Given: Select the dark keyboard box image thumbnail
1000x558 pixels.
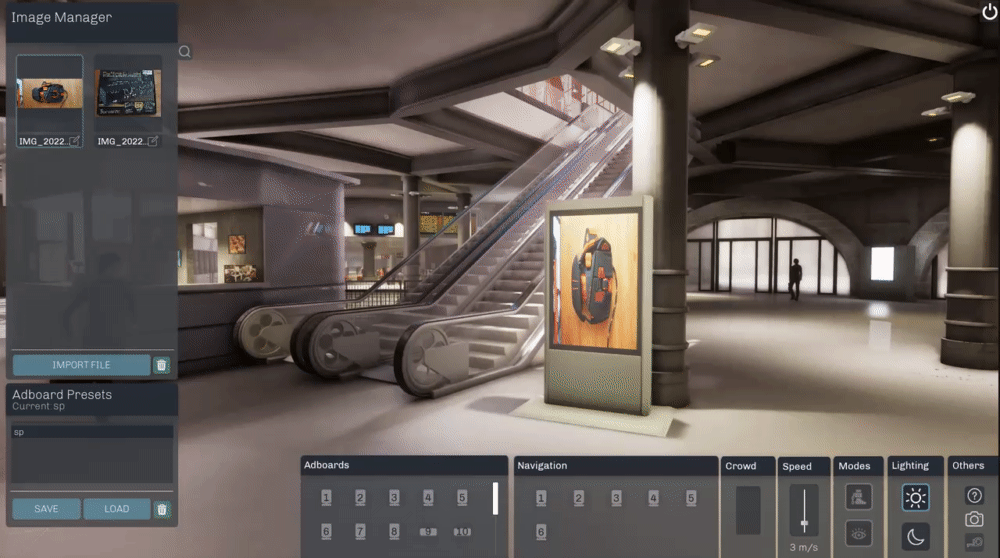Looking at the screenshot, I should [x=128, y=96].
